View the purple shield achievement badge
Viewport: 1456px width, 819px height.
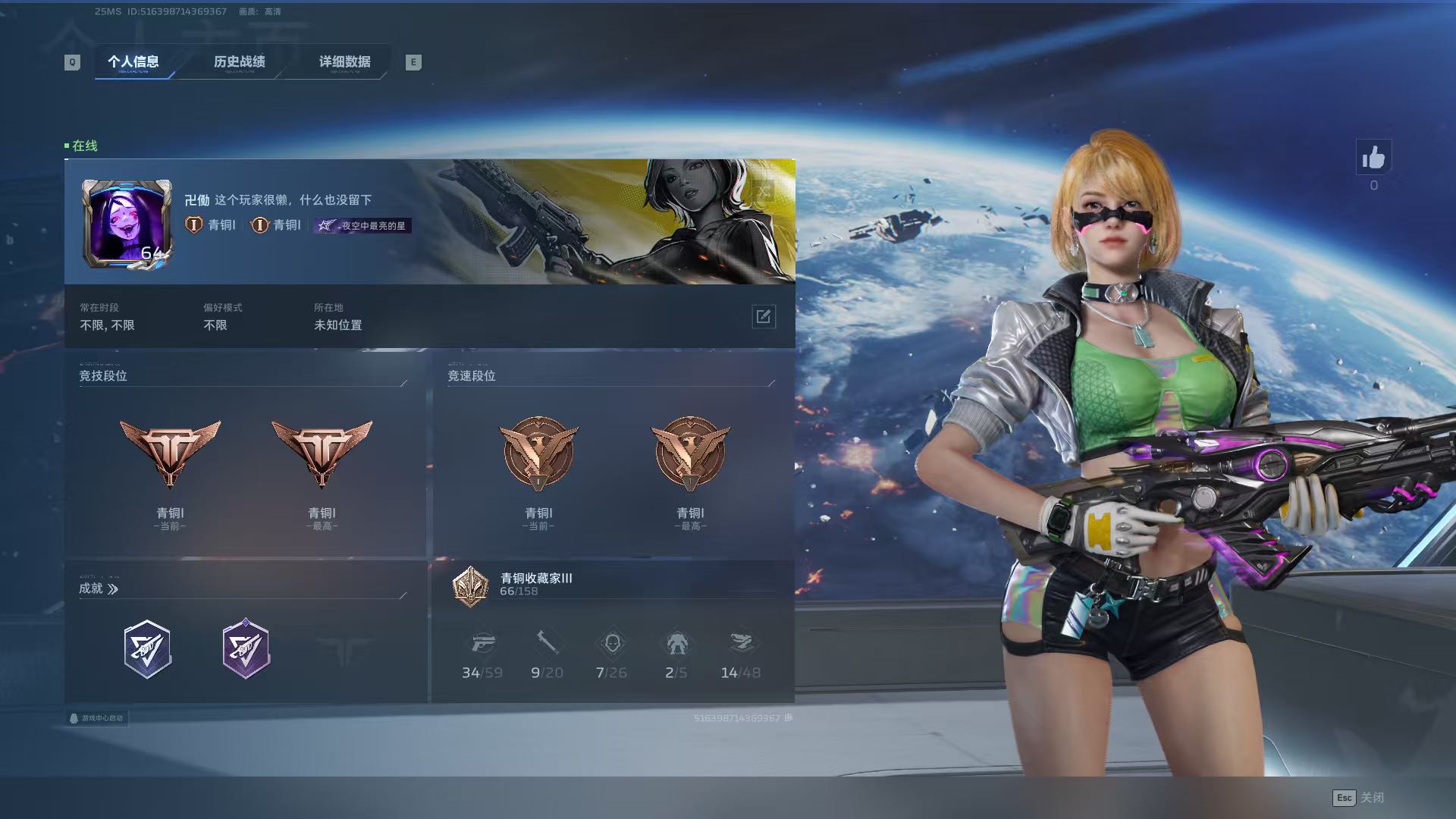(246, 649)
